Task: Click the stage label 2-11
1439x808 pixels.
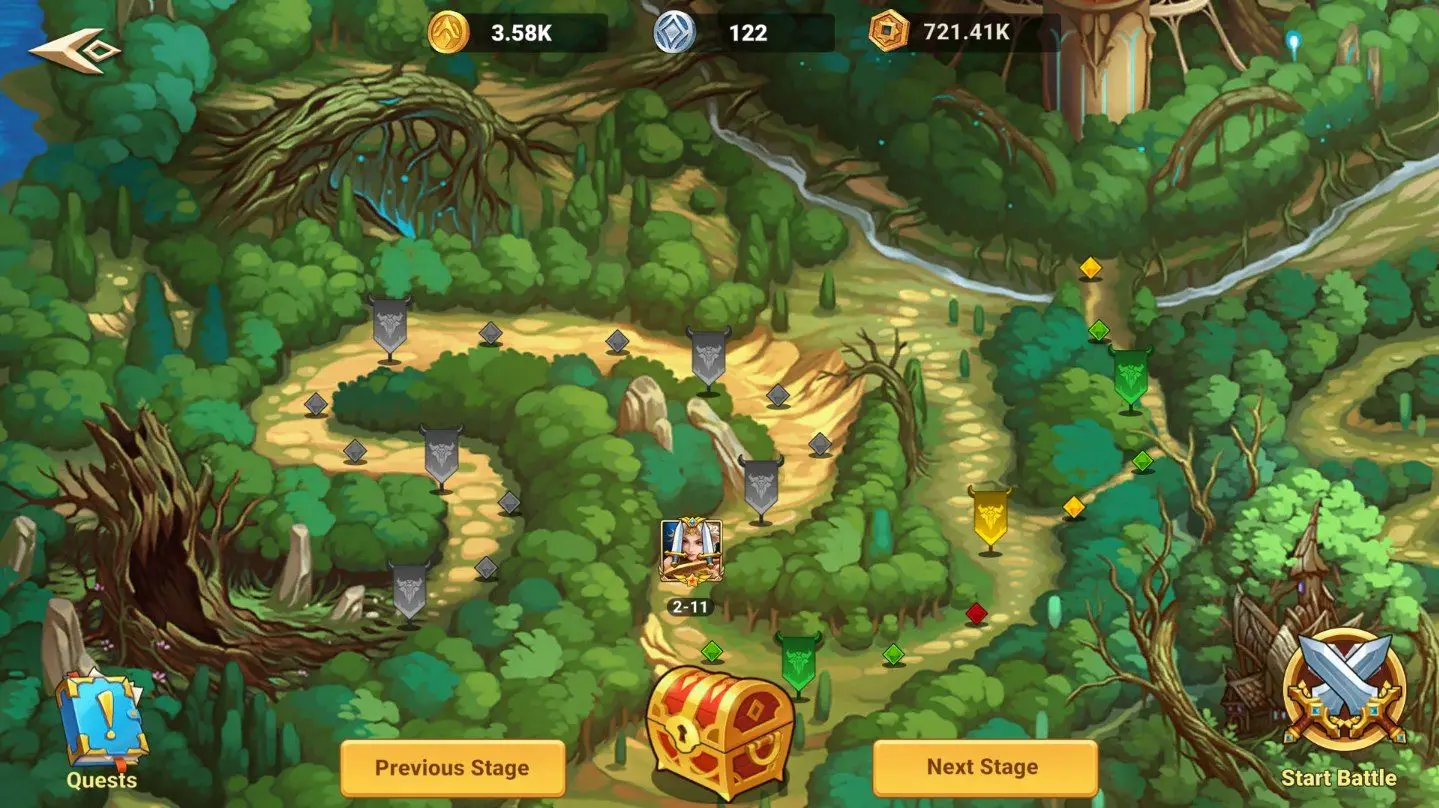Action: pos(691,606)
